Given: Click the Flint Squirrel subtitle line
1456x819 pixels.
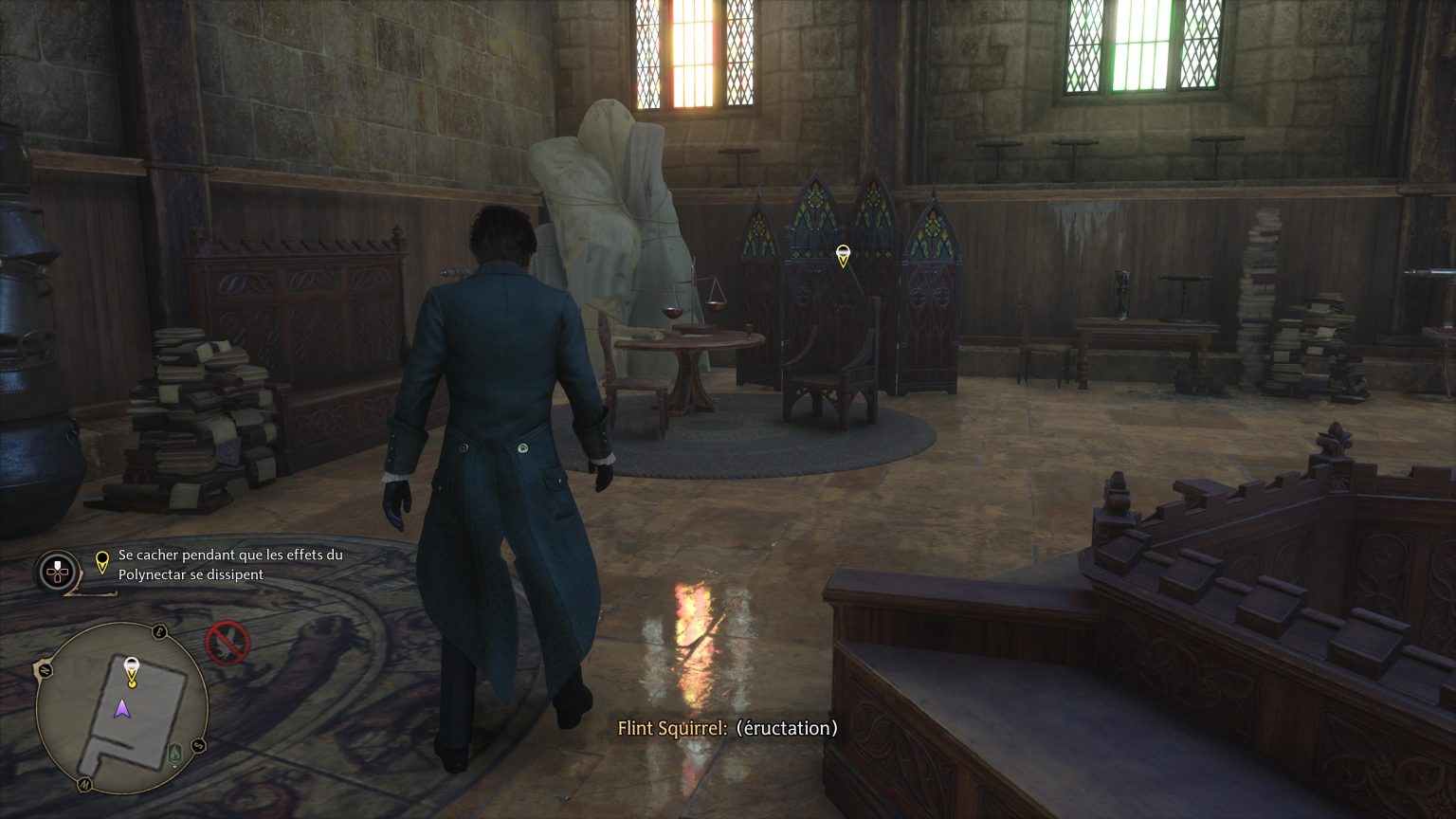Looking at the screenshot, I should point(727,729).
